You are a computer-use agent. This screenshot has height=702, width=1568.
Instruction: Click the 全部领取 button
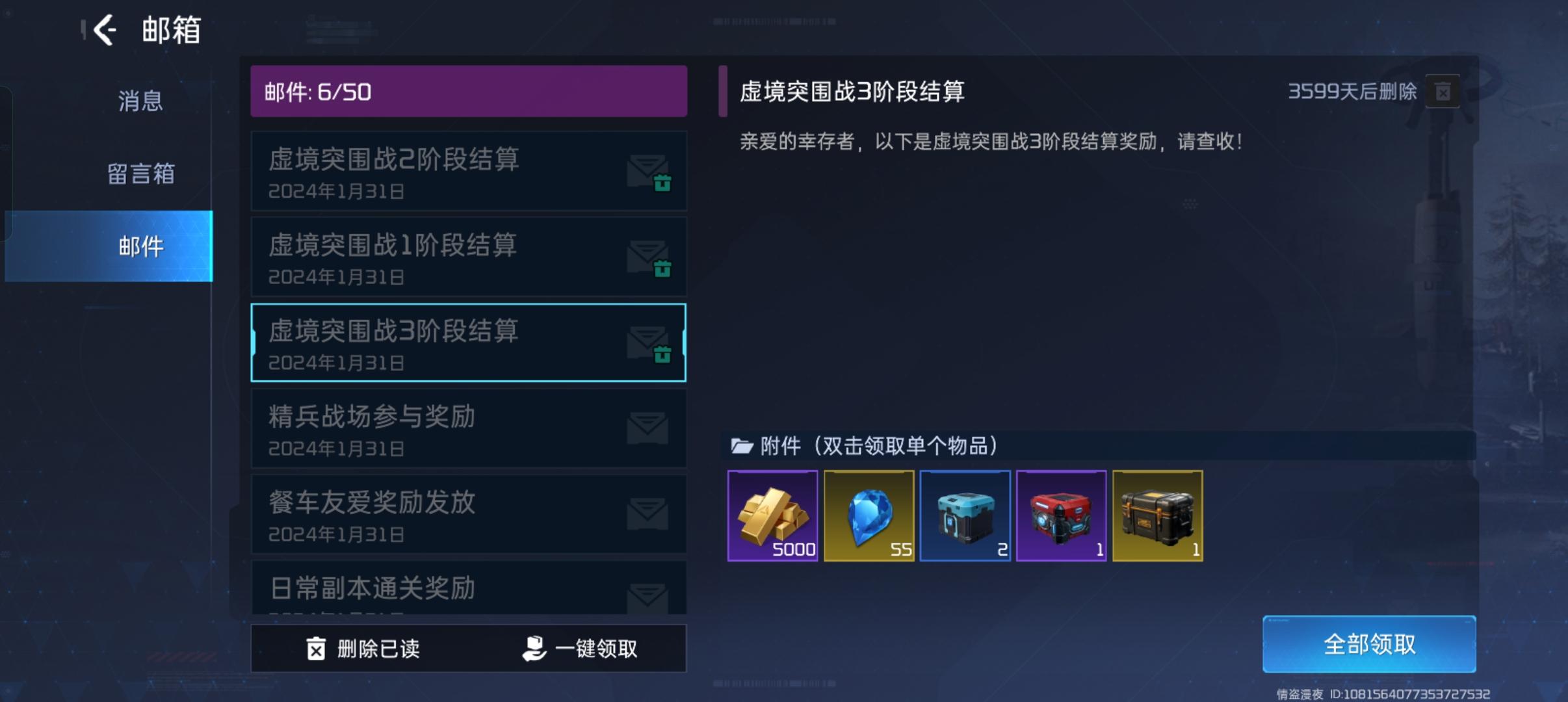coord(1369,643)
